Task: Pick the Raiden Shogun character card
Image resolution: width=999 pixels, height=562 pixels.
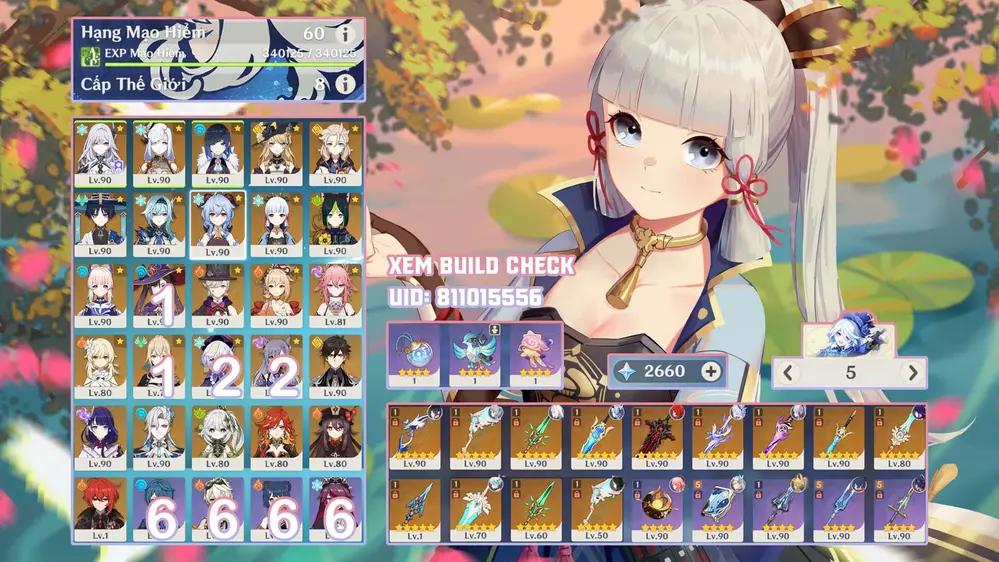Action: pyautogui.click(x=99, y=436)
